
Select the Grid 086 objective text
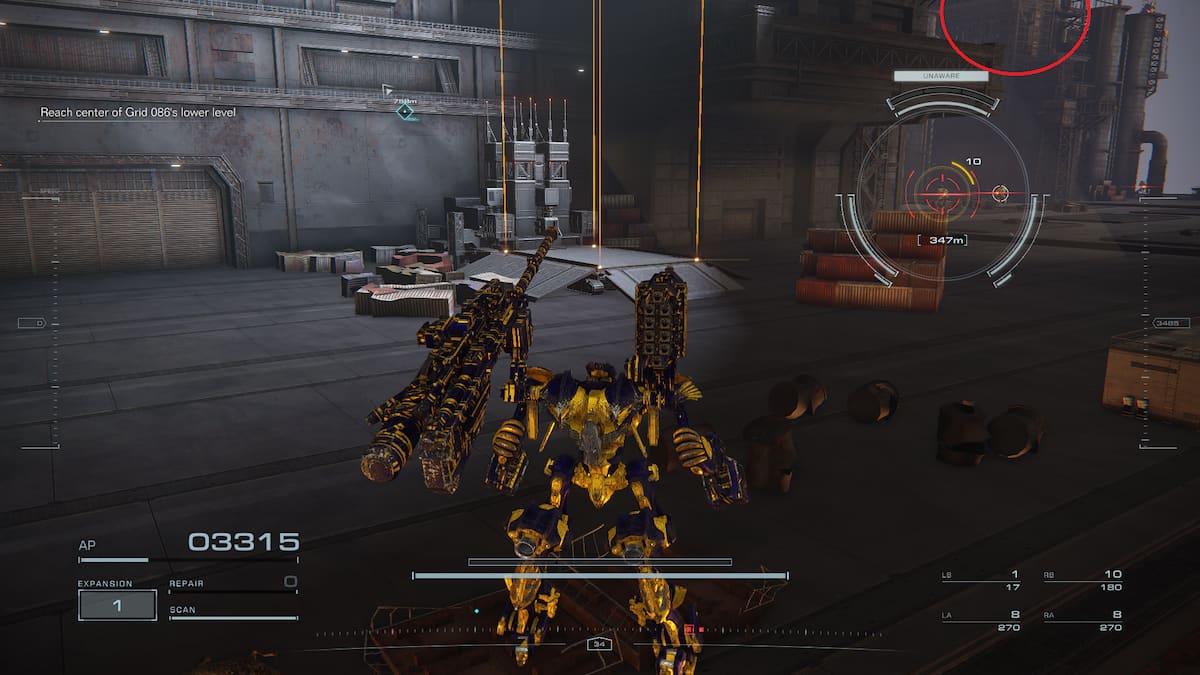[x=138, y=113]
